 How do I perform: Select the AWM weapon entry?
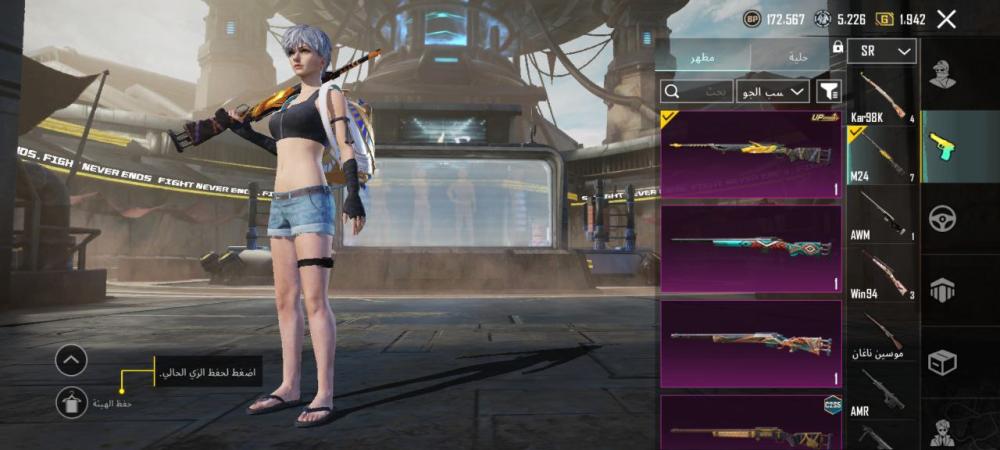(881, 214)
